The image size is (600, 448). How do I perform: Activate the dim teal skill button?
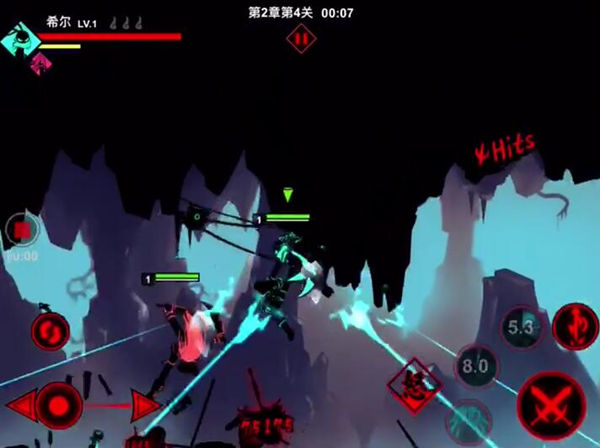coord(472,419)
